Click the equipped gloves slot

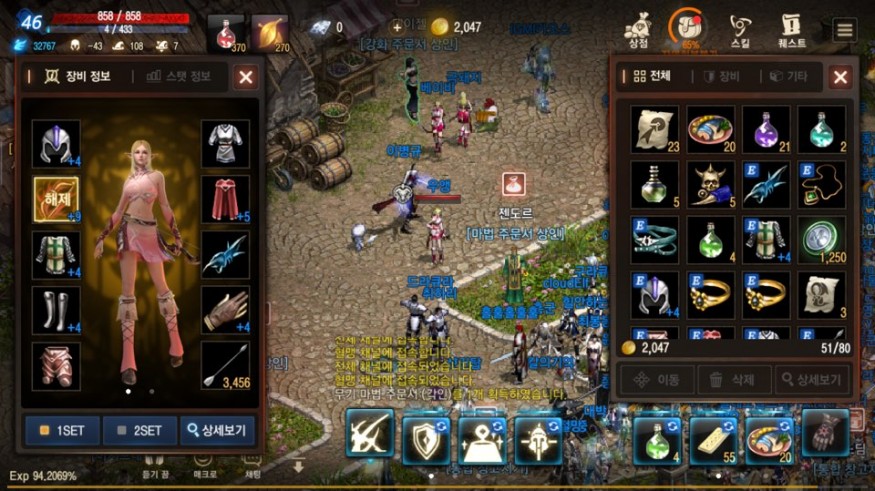[x=225, y=310]
